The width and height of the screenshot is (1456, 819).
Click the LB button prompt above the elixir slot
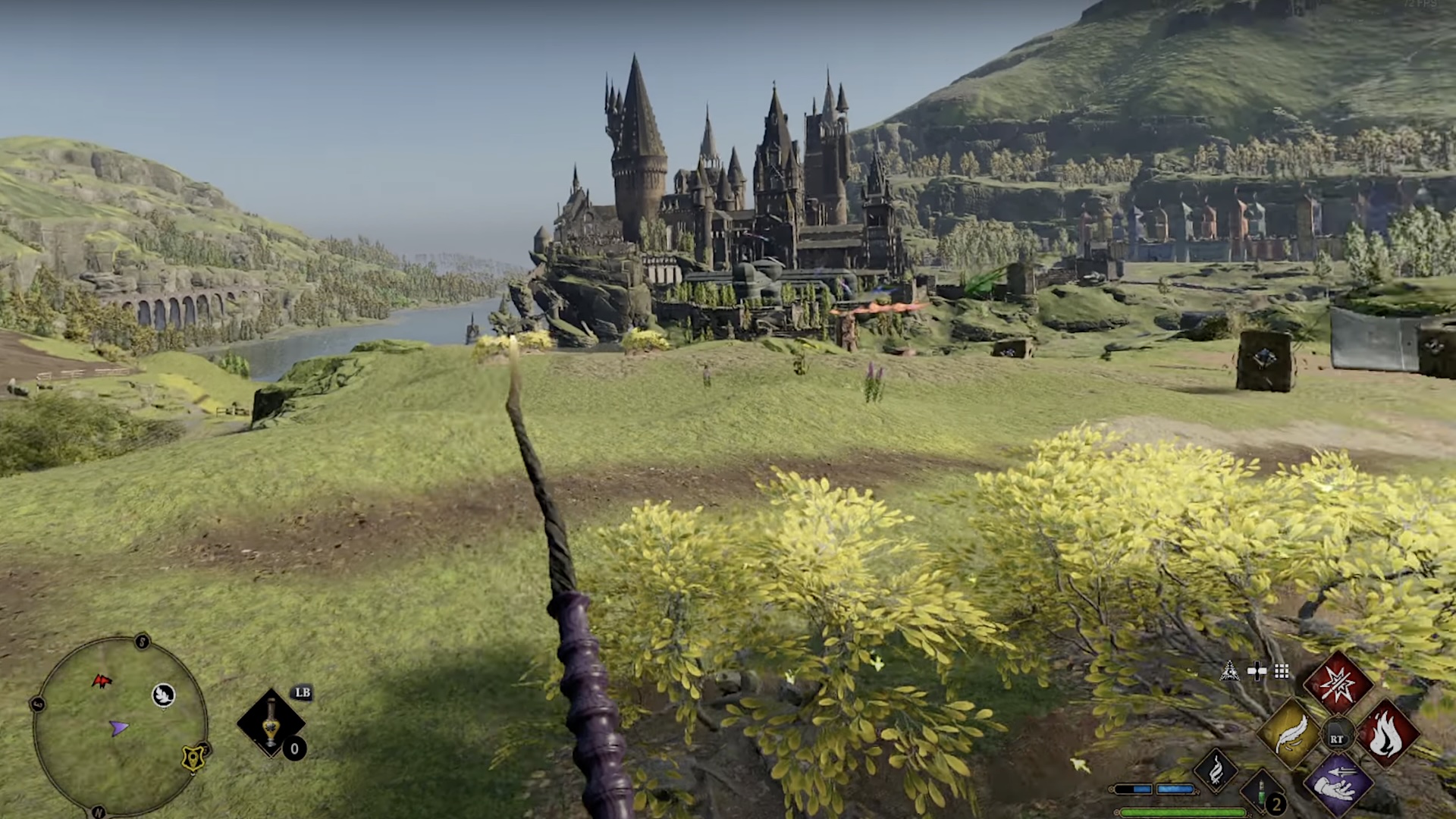[x=303, y=694]
